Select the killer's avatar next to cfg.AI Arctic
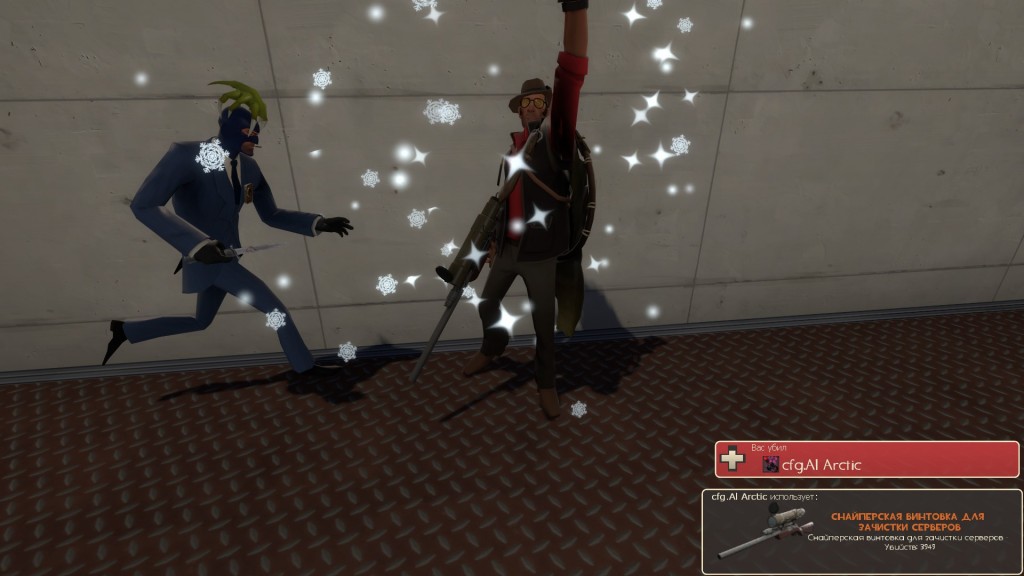Viewport: 1024px width, 576px height. 771,464
